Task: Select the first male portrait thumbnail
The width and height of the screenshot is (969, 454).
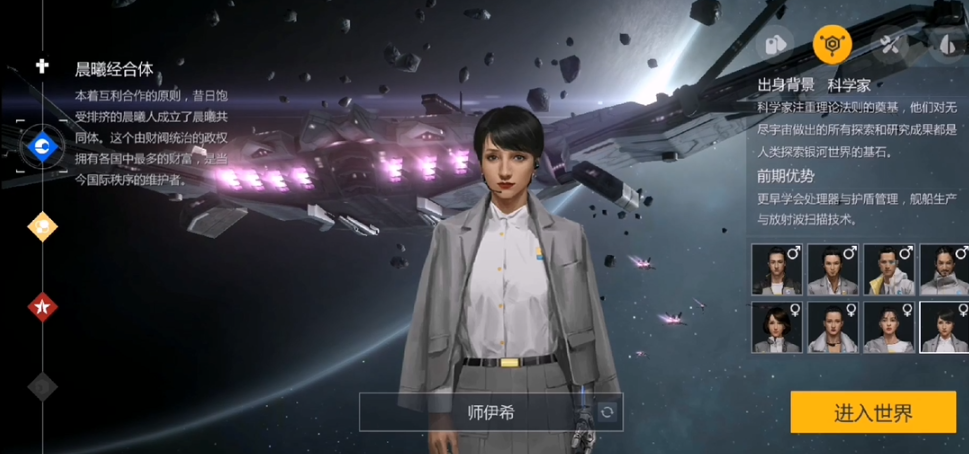Action: click(777, 270)
